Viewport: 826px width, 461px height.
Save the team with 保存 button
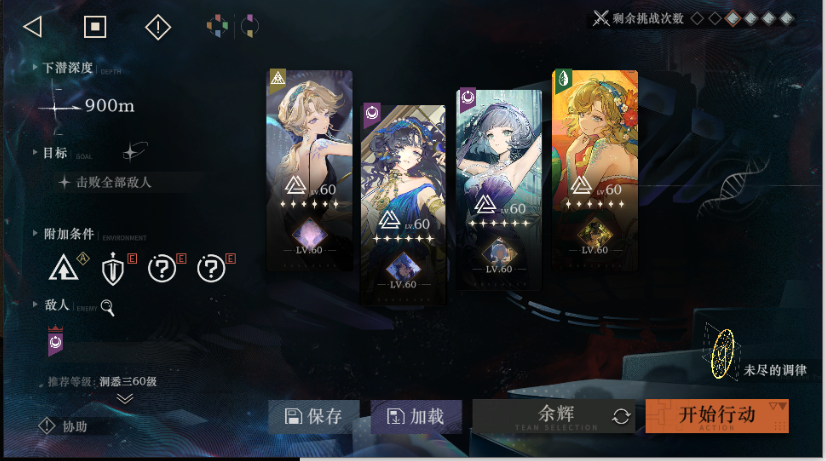[313, 417]
